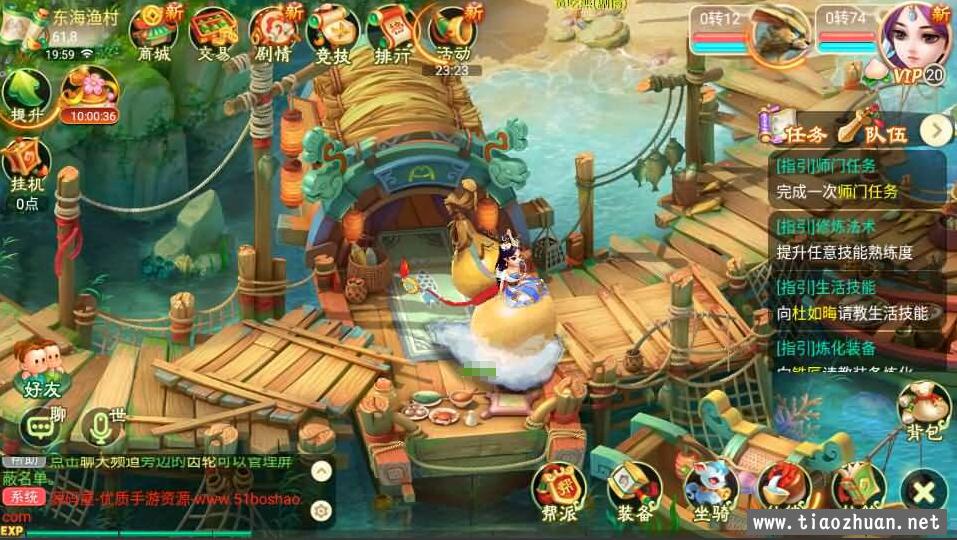Viewport: 957px width, 540px height.
Task: Open chat settings gear
Action: [x=321, y=511]
